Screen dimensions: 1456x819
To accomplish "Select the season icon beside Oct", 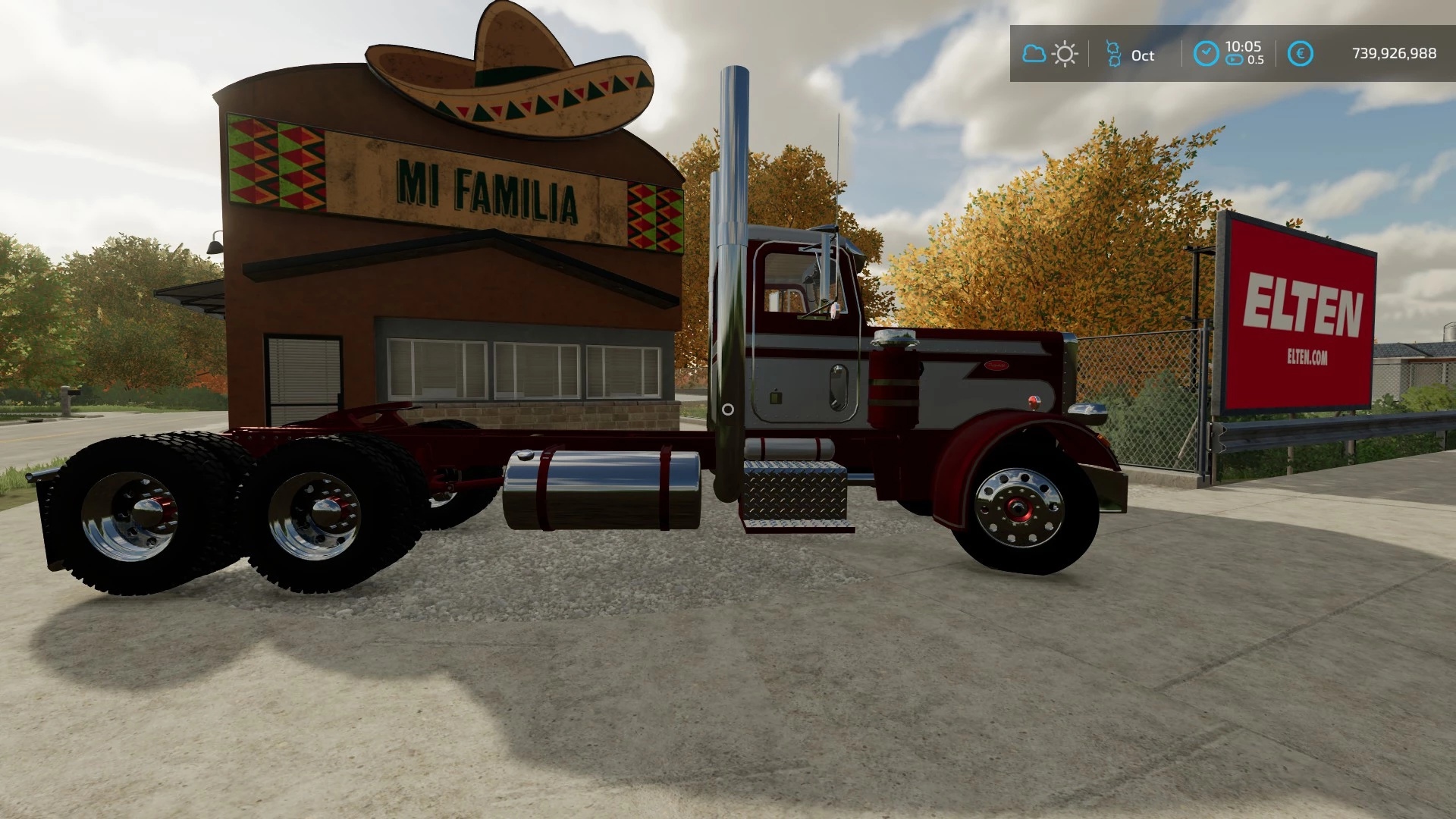I will pyautogui.click(x=1113, y=54).
